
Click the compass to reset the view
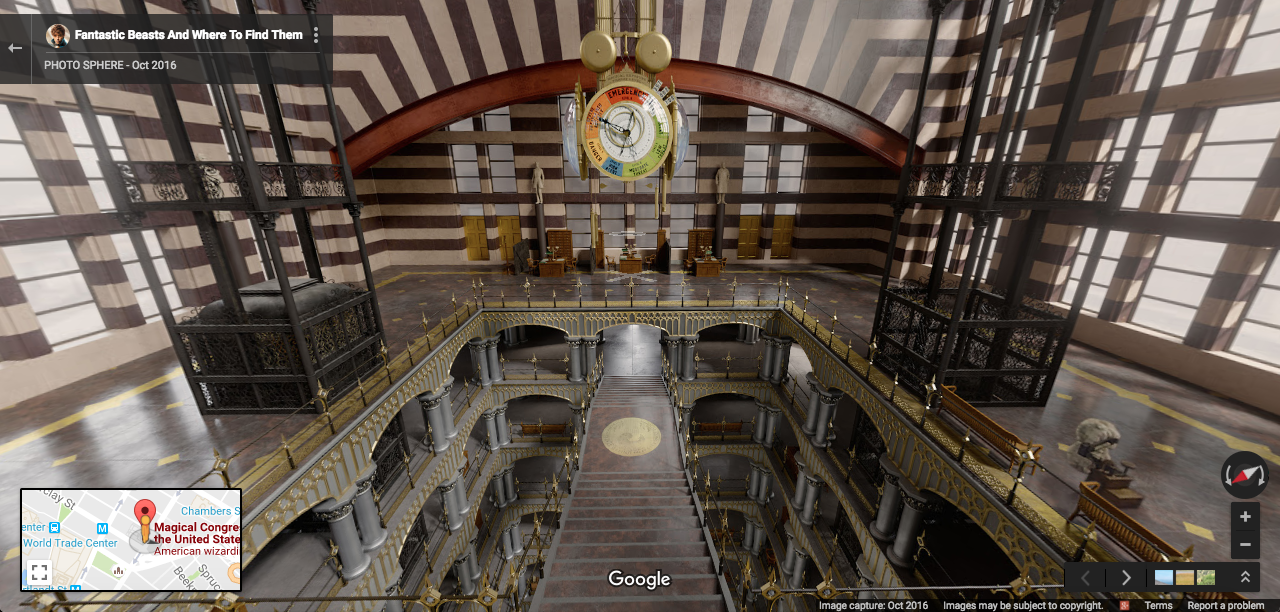pos(1244,475)
